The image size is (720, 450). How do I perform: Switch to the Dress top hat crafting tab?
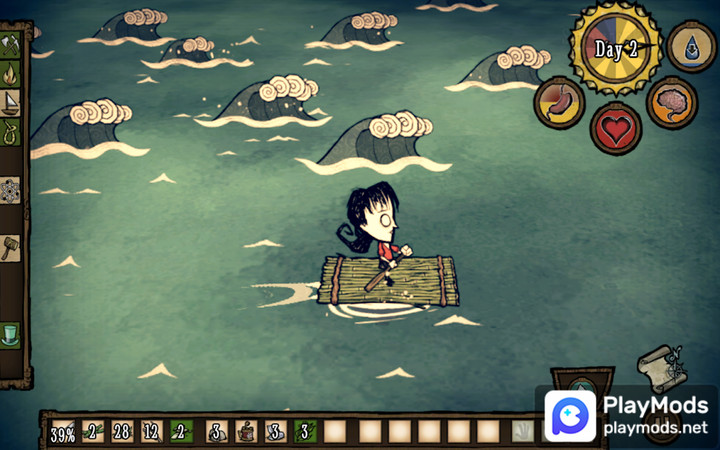12,333
